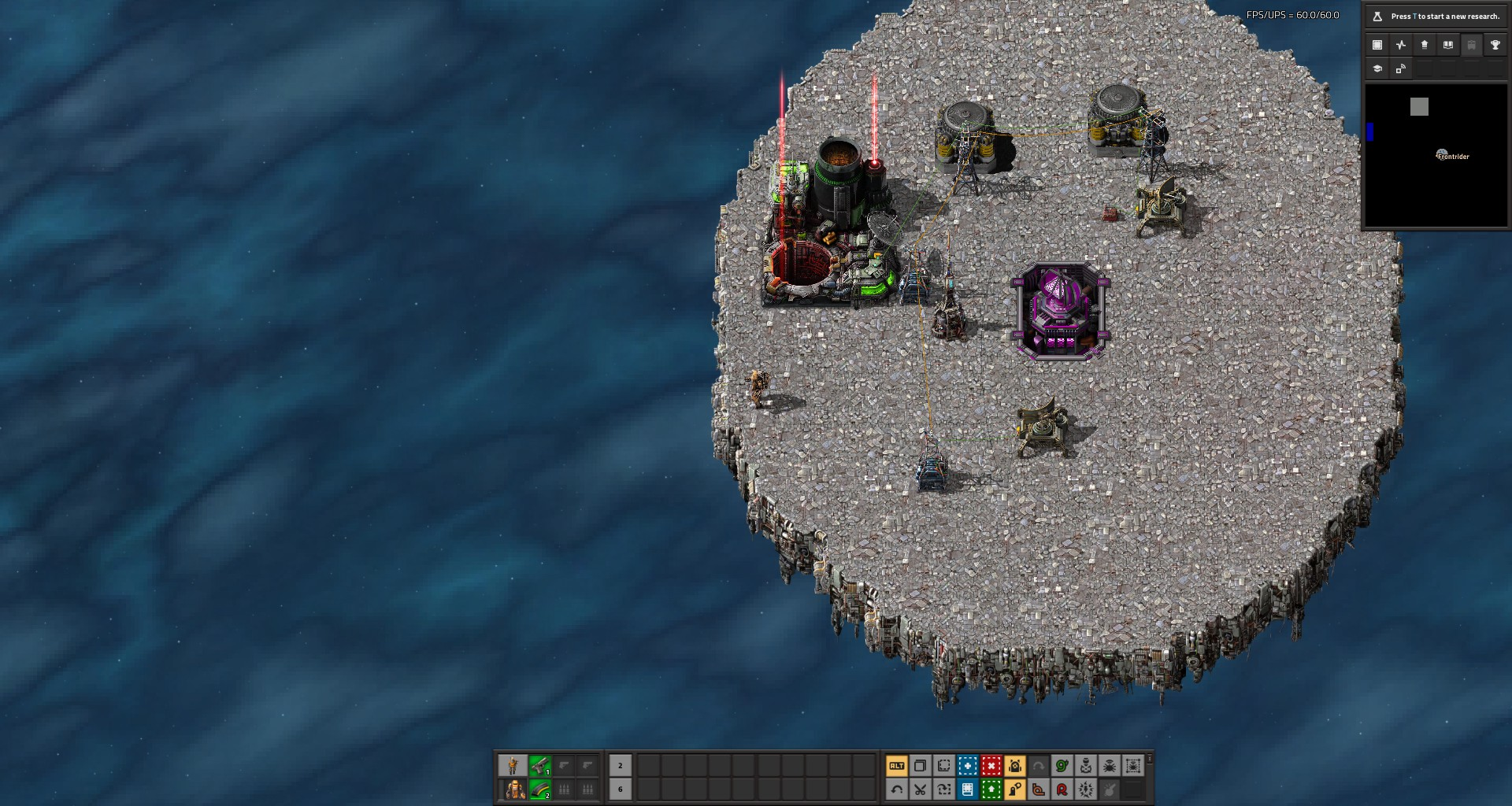1512x806 pixels.
Task: Show the achievements trophy icon
Action: pyautogui.click(x=1495, y=45)
